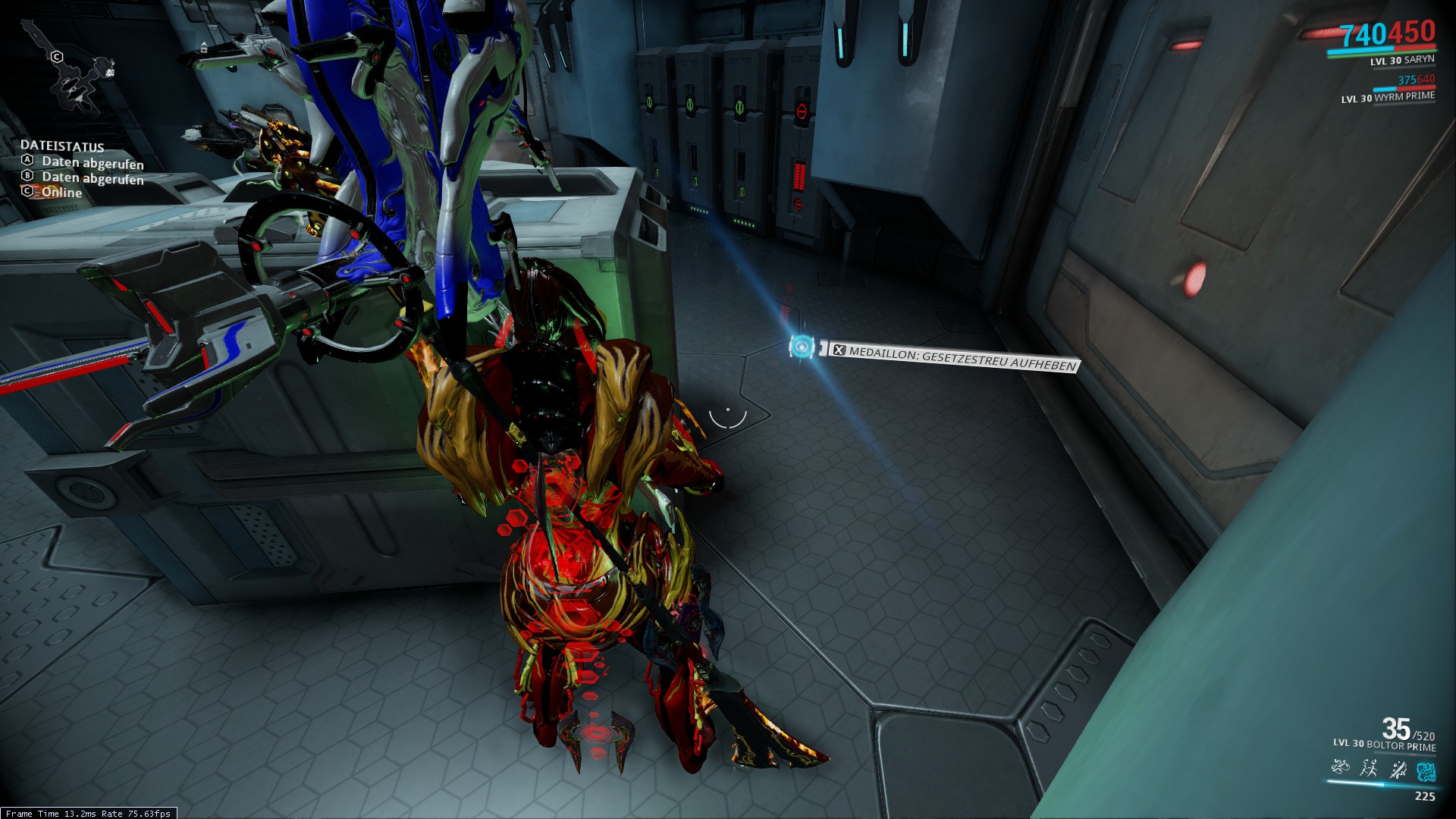This screenshot has width=1456, height=819.
Task: Click the dual-sprint parkour icon
Action: (1369, 770)
